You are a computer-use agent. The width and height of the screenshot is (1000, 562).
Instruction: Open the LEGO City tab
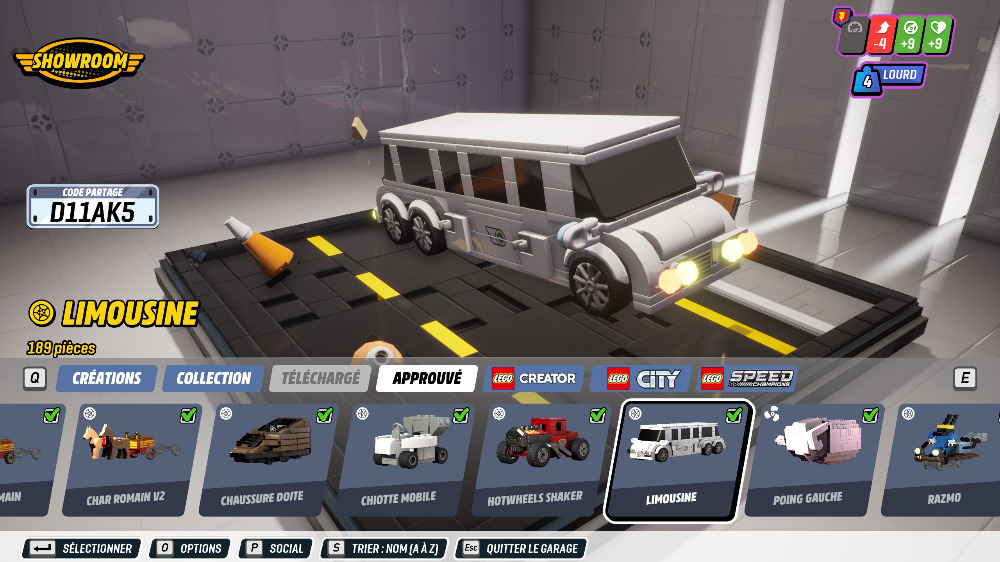tap(642, 378)
